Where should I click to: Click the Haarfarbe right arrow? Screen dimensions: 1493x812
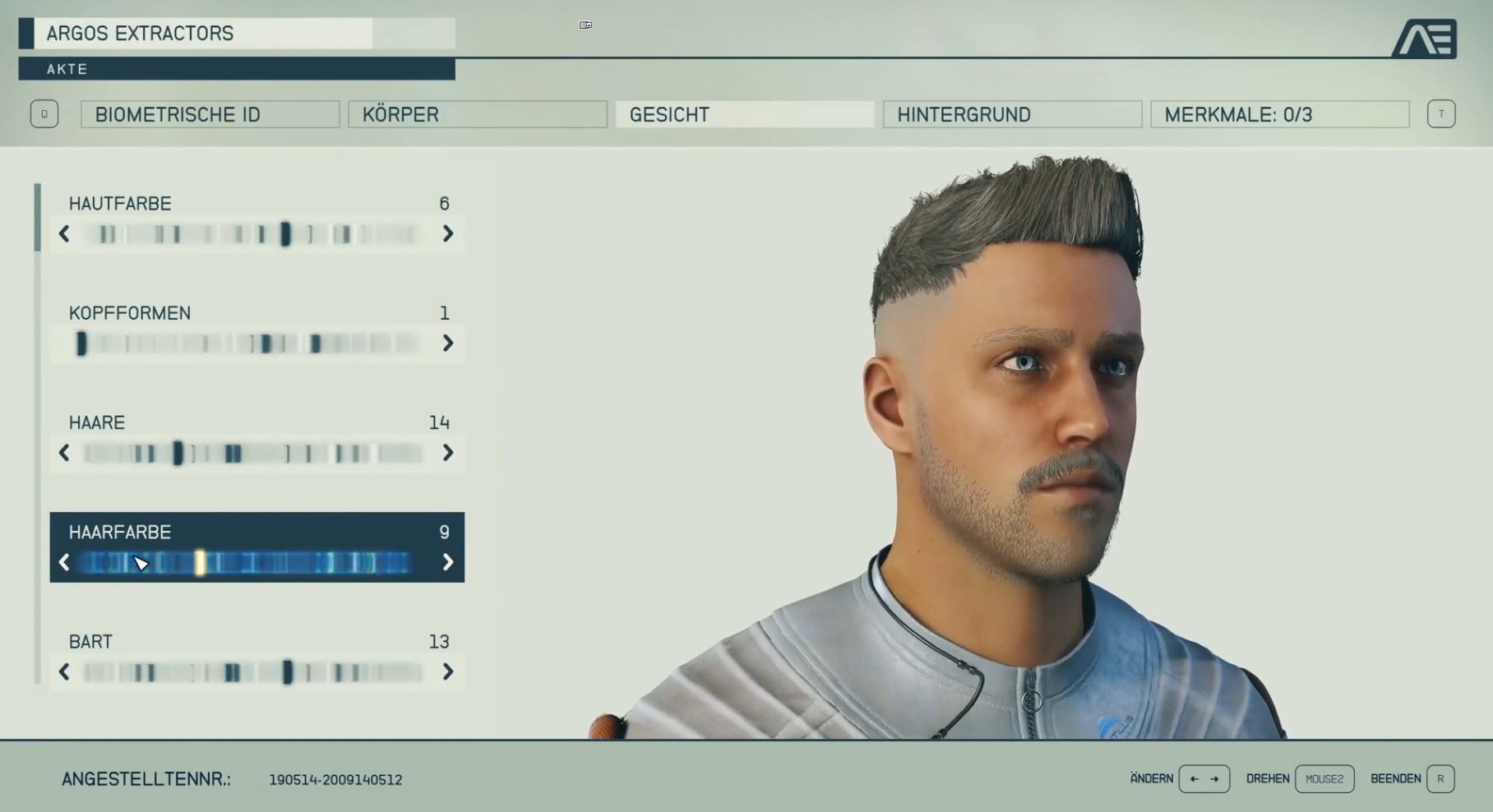(448, 562)
